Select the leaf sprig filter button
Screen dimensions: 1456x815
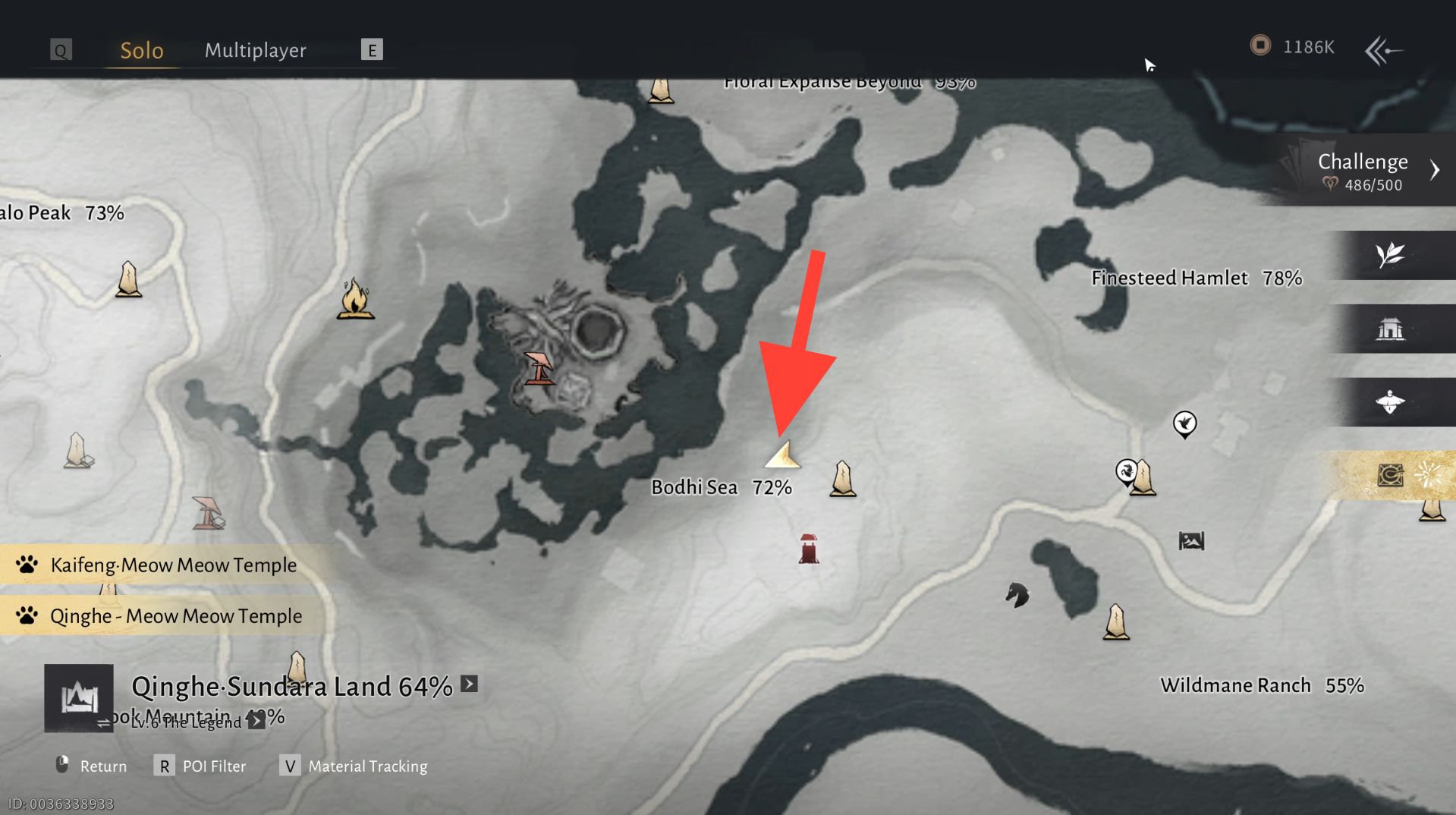coord(1390,255)
